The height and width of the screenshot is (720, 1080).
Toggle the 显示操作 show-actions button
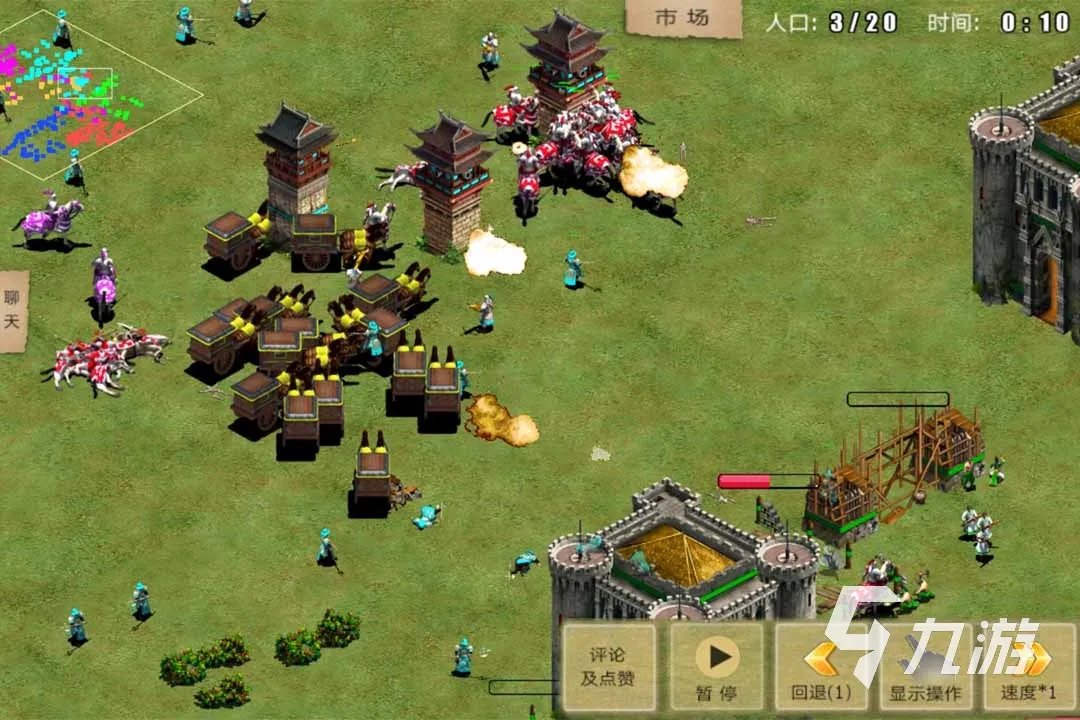[923, 667]
